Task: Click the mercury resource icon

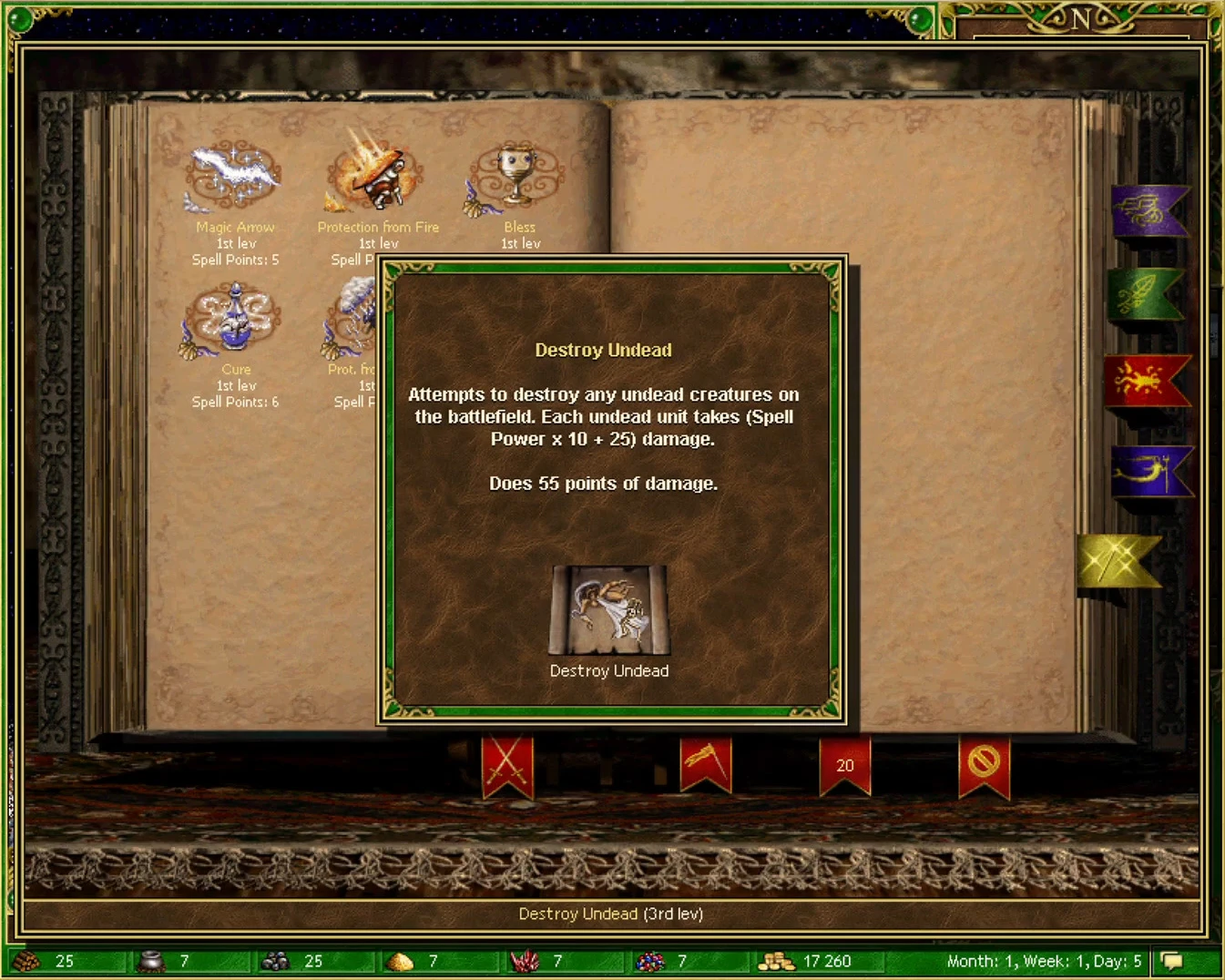Action: click(x=151, y=961)
